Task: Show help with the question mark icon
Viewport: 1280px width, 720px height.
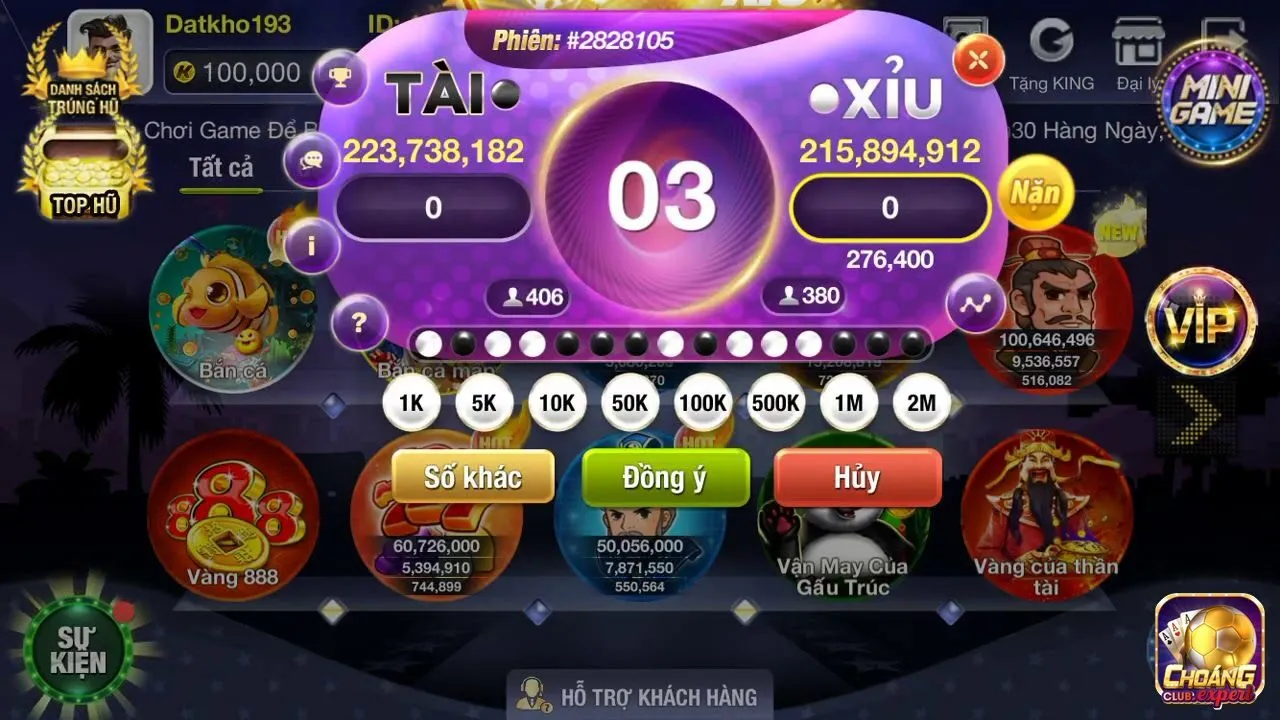Action: [x=359, y=323]
